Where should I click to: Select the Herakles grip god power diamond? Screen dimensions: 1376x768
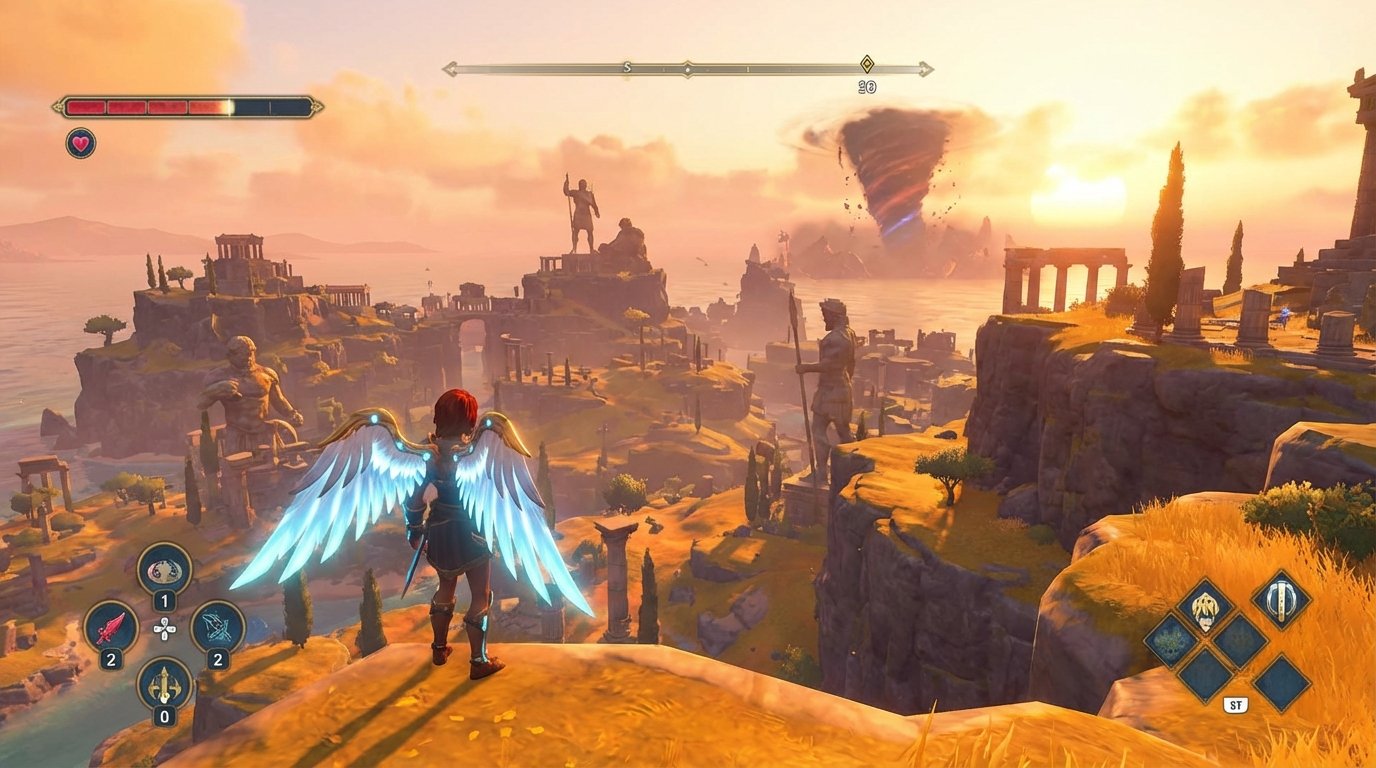pos(1281,601)
